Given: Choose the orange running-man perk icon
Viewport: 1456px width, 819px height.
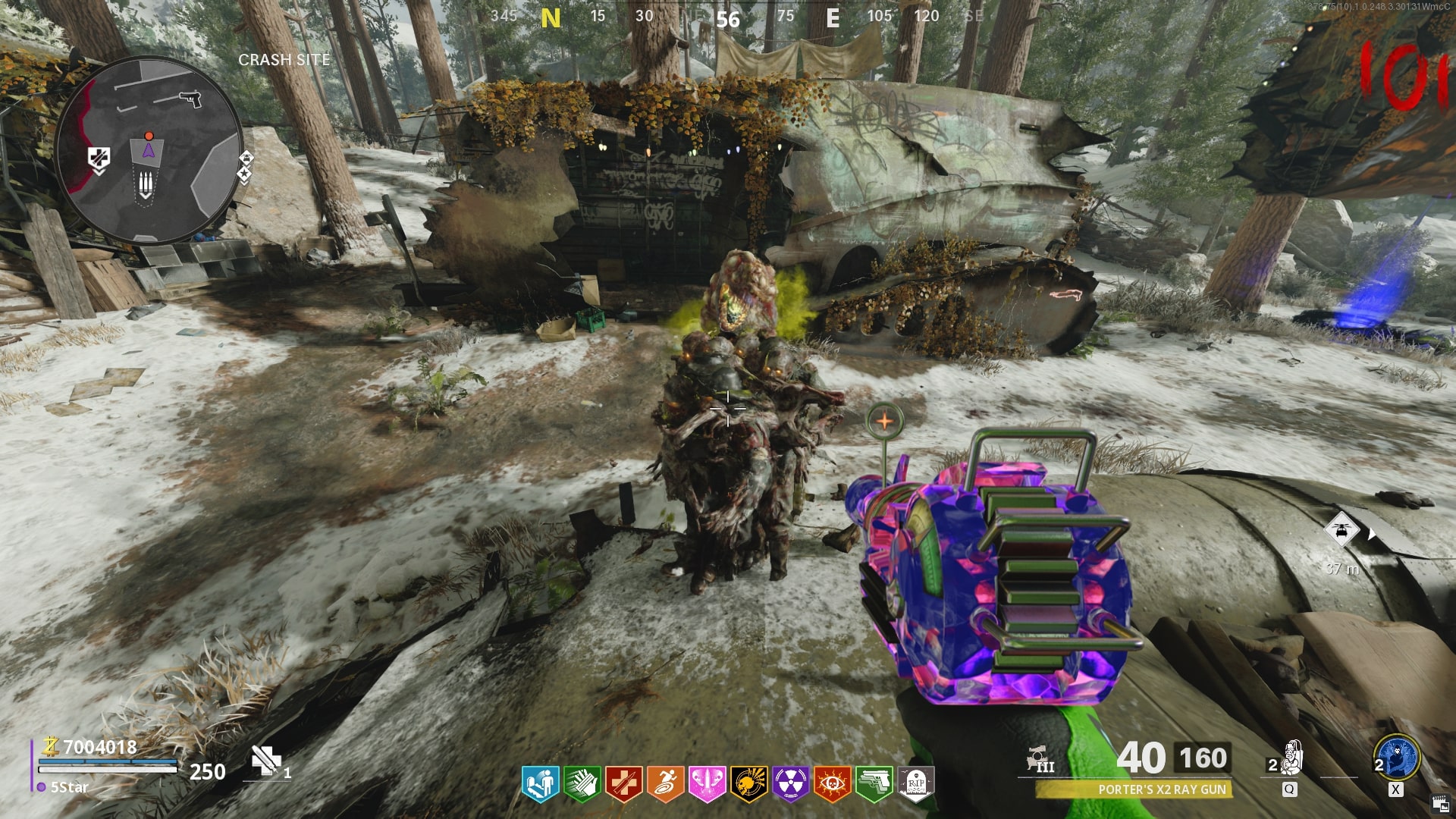Looking at the screenshot, I should pos(665,783).
